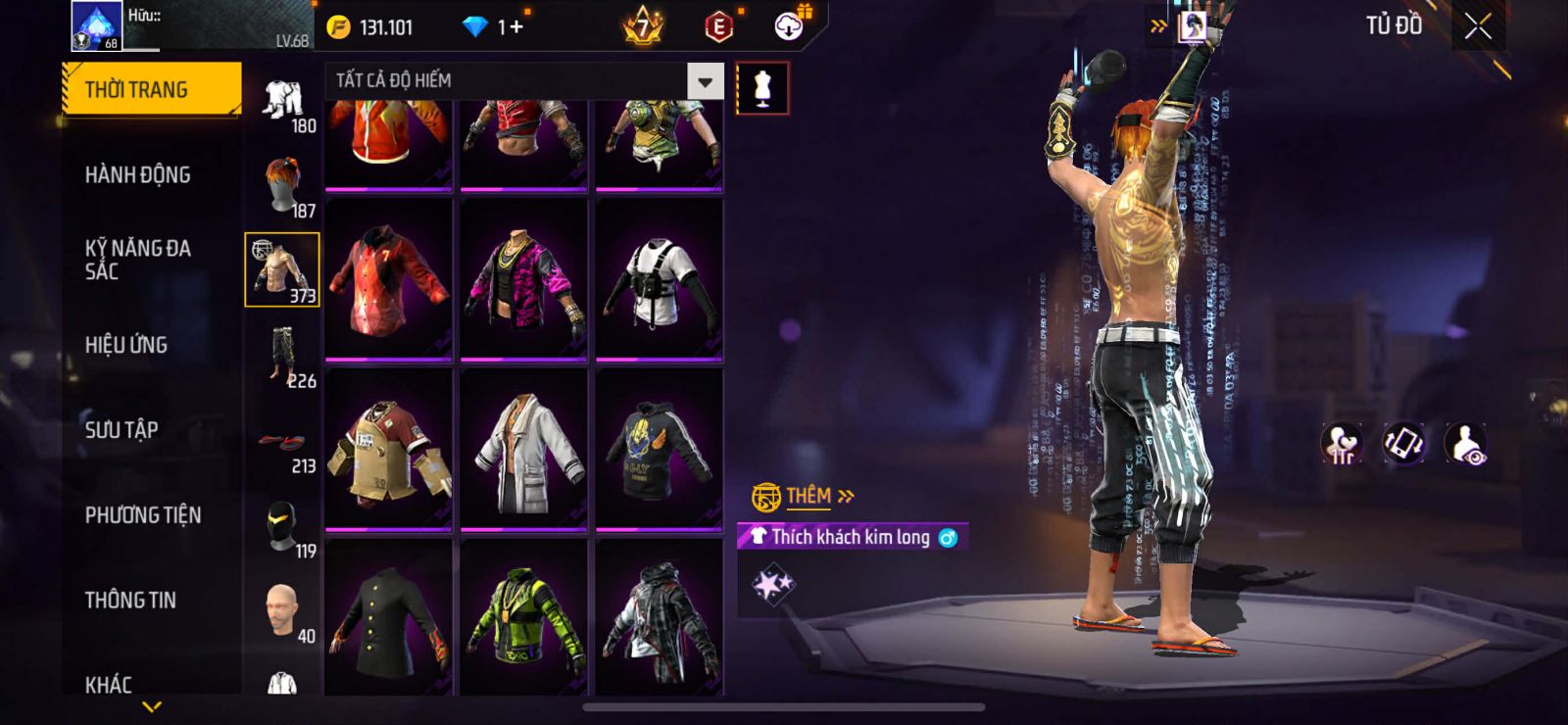Choose the neon green hoodie
This screenshot has height=725, width=1568.
[x=523, y=617]
